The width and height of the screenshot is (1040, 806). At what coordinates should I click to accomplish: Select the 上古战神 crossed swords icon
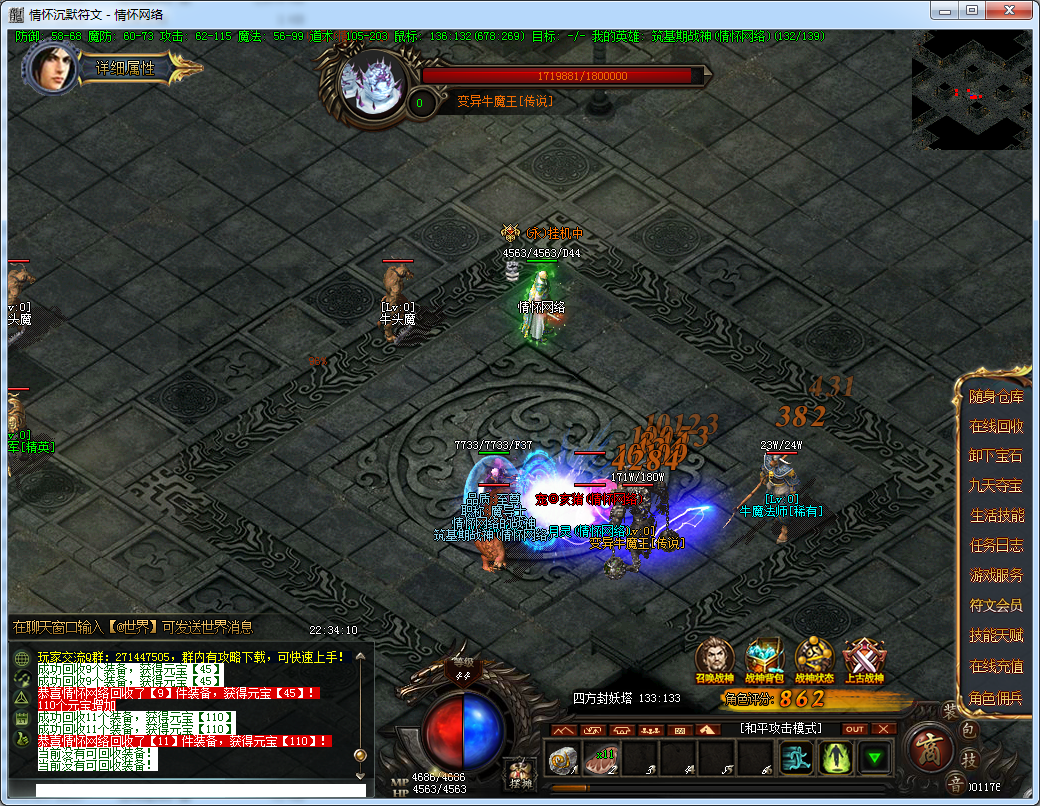pos(863,658)
